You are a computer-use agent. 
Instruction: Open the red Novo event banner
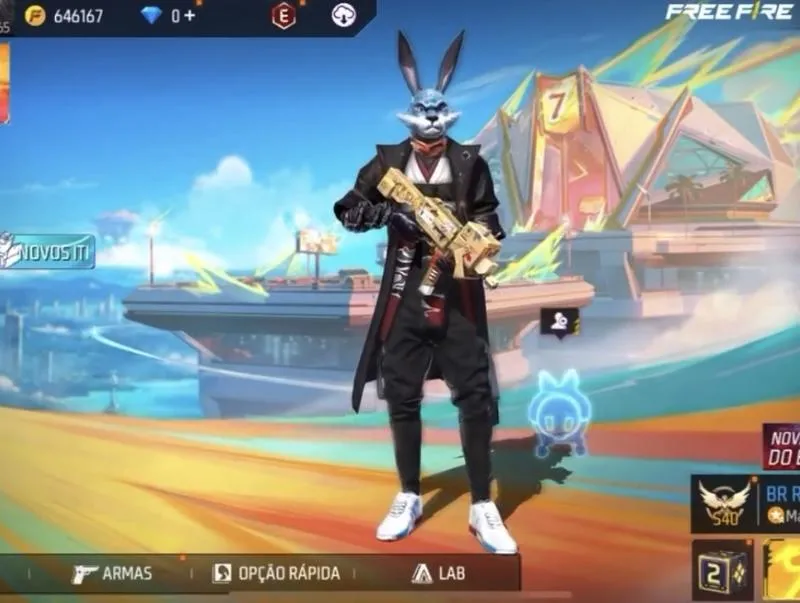[x=782, y=447]
